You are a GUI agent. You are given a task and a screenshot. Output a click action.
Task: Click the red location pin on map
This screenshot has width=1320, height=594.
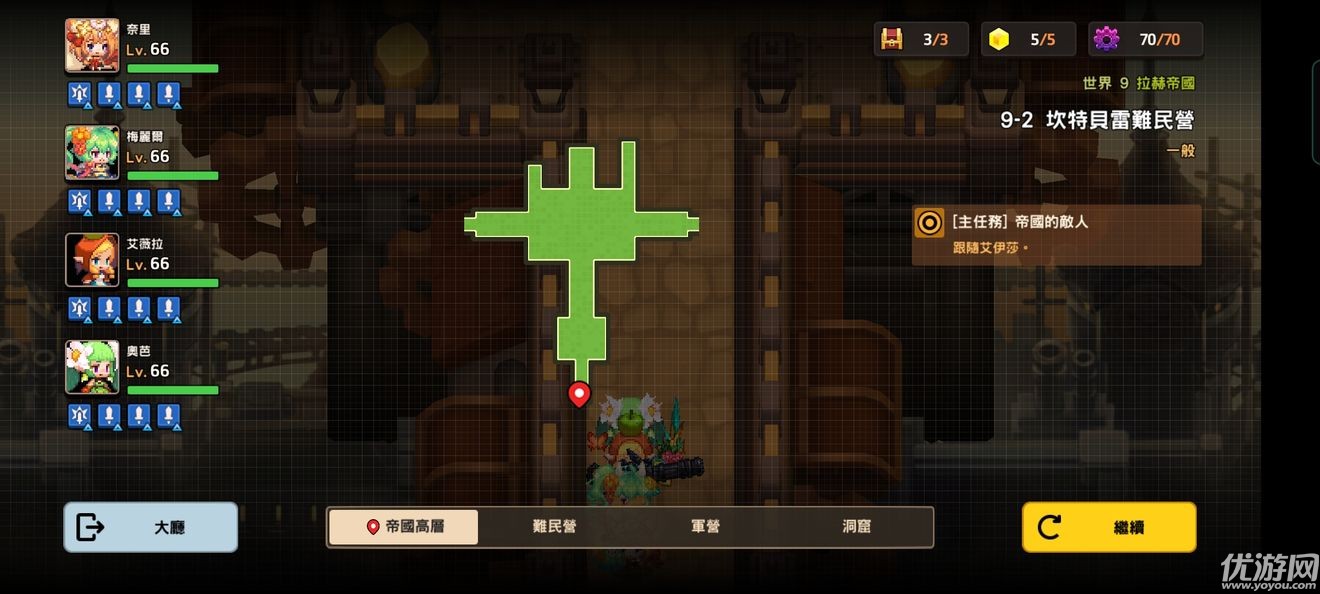pos(578,394)
